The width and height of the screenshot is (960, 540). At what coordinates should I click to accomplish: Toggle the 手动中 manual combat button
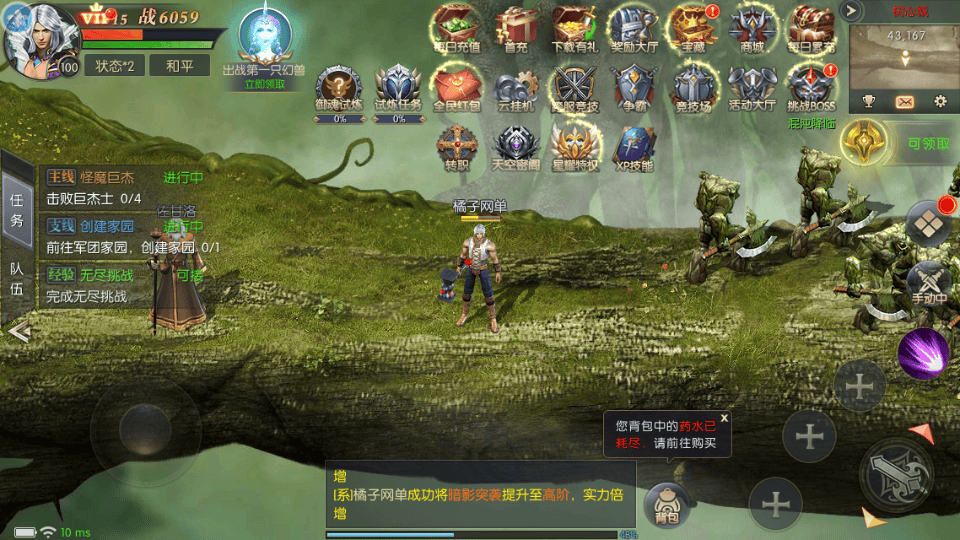(928, 284)
